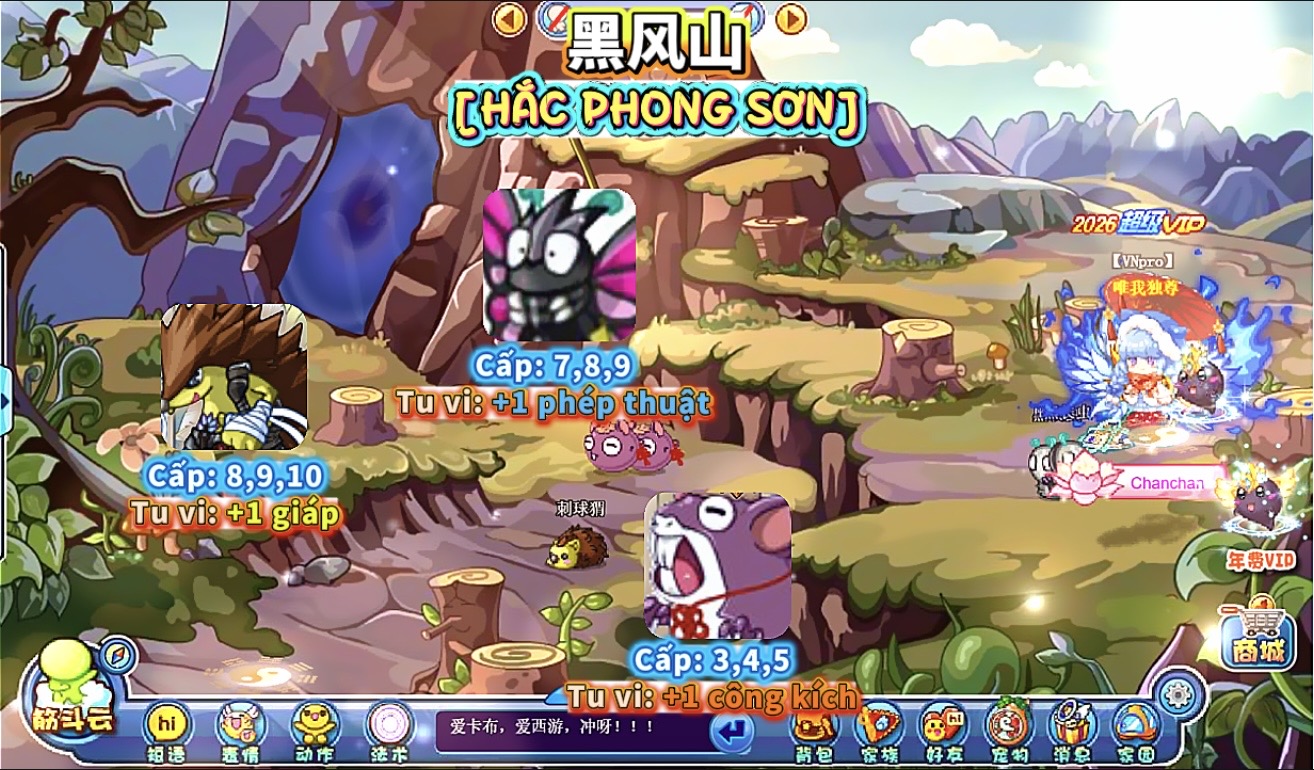Open the 筋斗云 cloud travel button
The height and width of the screenshot is (770, 1314).
[x=74, y=692]
